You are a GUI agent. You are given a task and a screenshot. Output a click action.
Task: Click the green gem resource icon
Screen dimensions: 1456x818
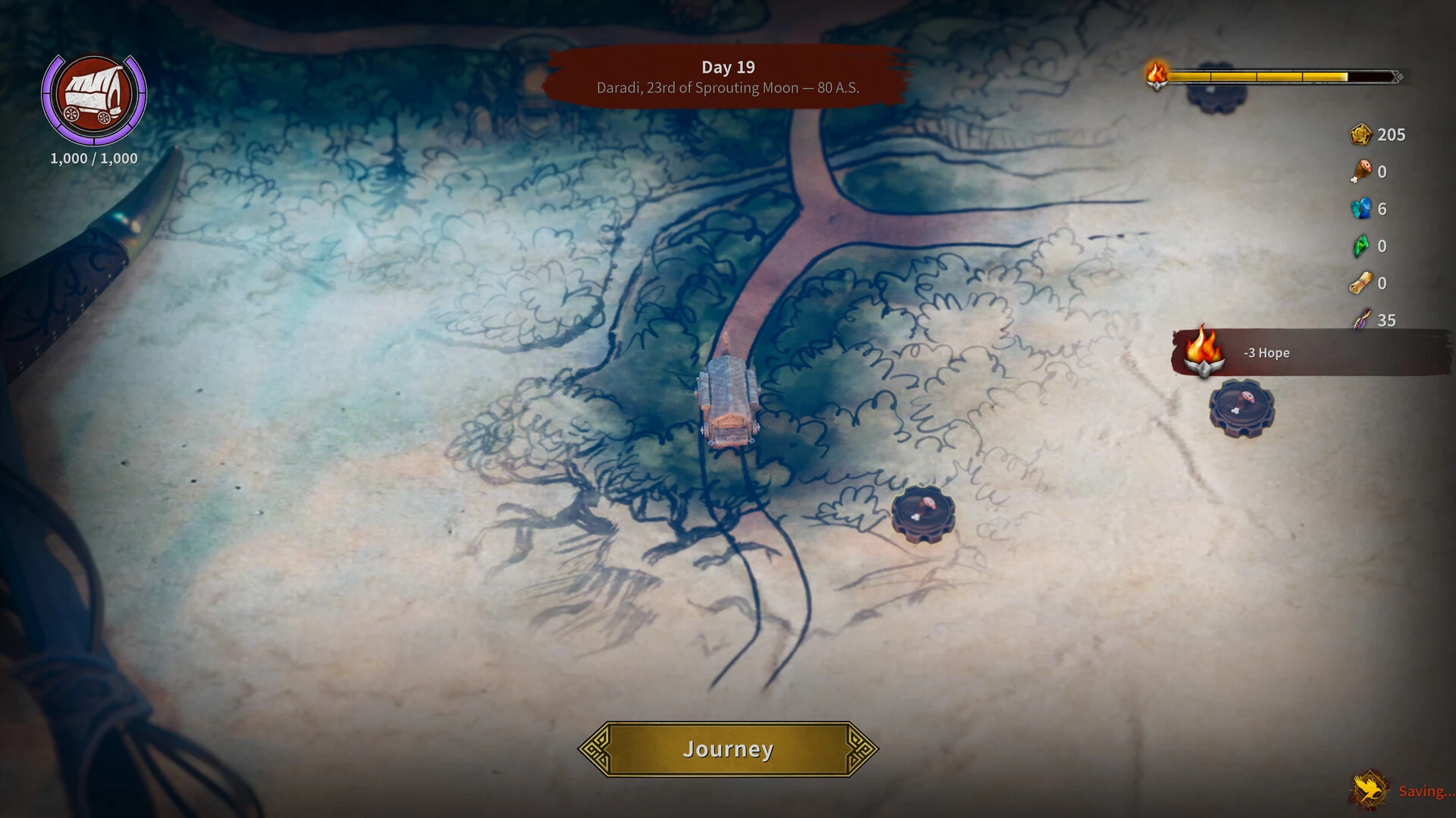click(x=1362, y=246)
